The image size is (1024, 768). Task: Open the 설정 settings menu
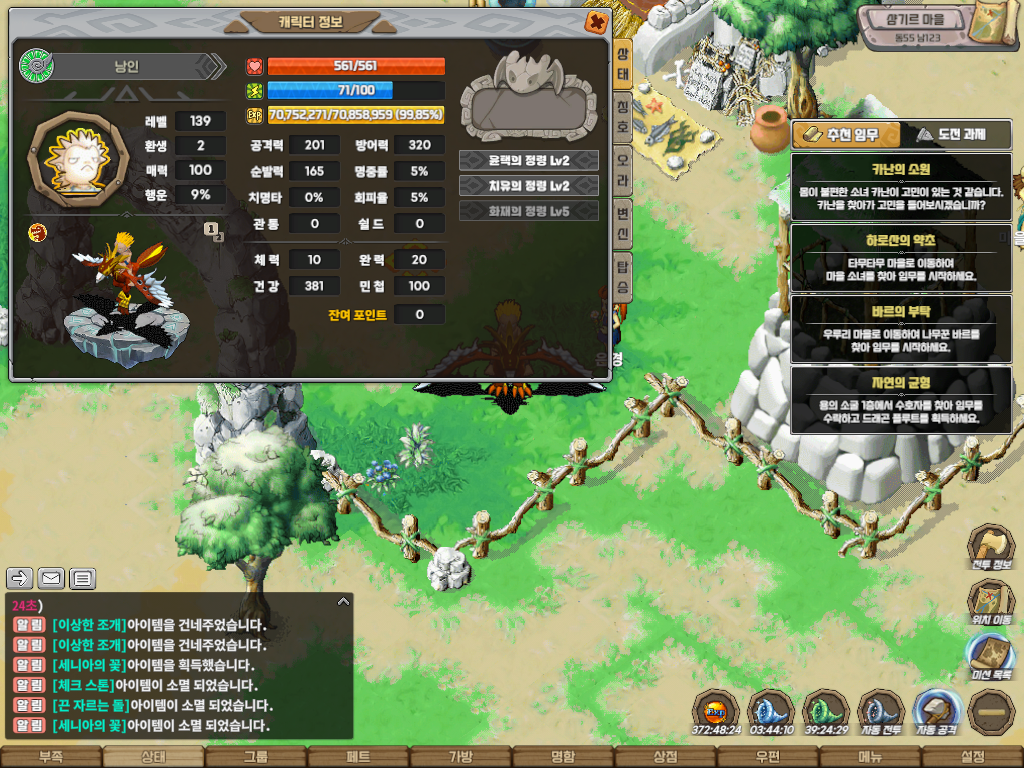pos(972,757)
